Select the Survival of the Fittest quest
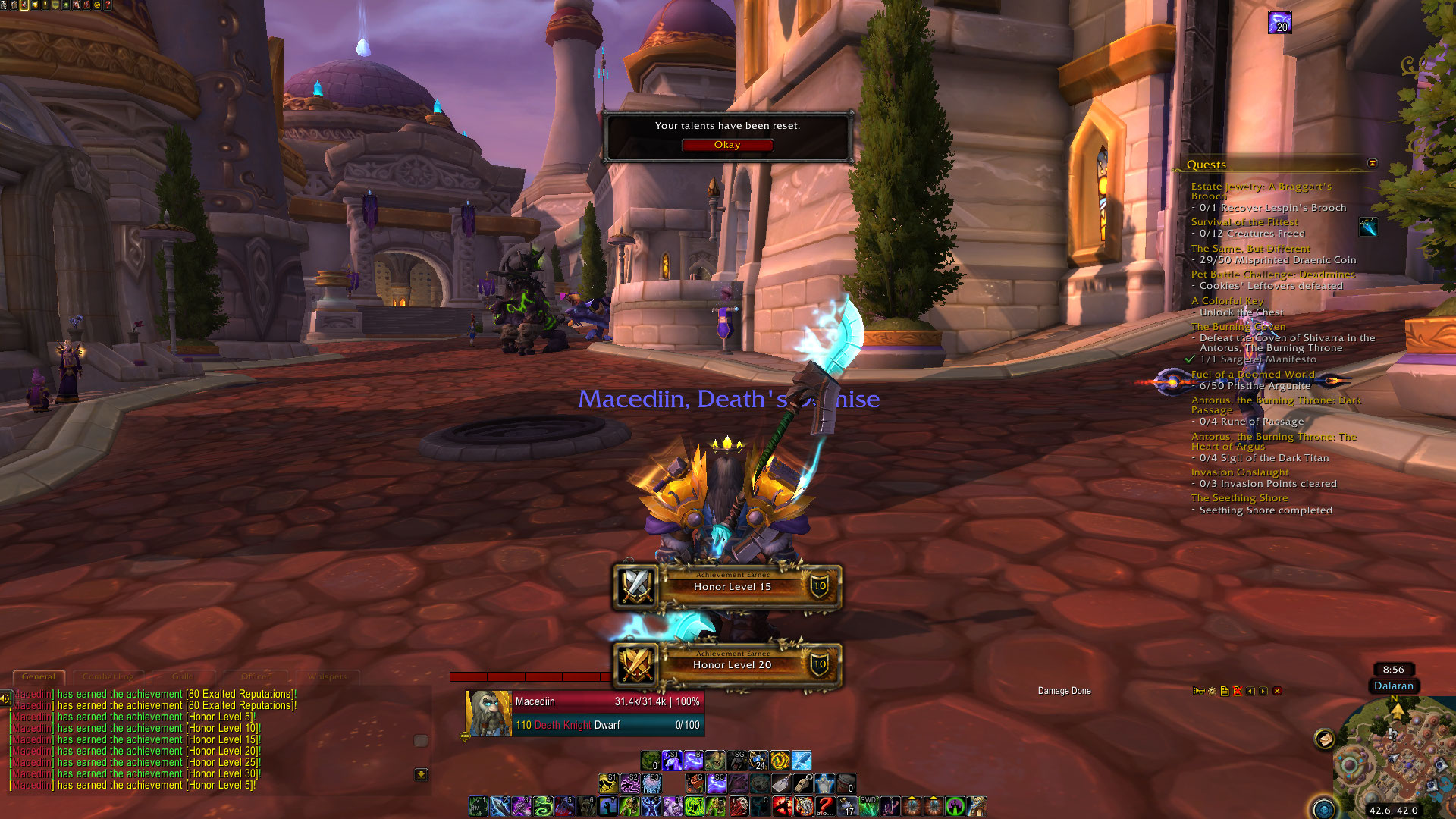 point(1244,222)
